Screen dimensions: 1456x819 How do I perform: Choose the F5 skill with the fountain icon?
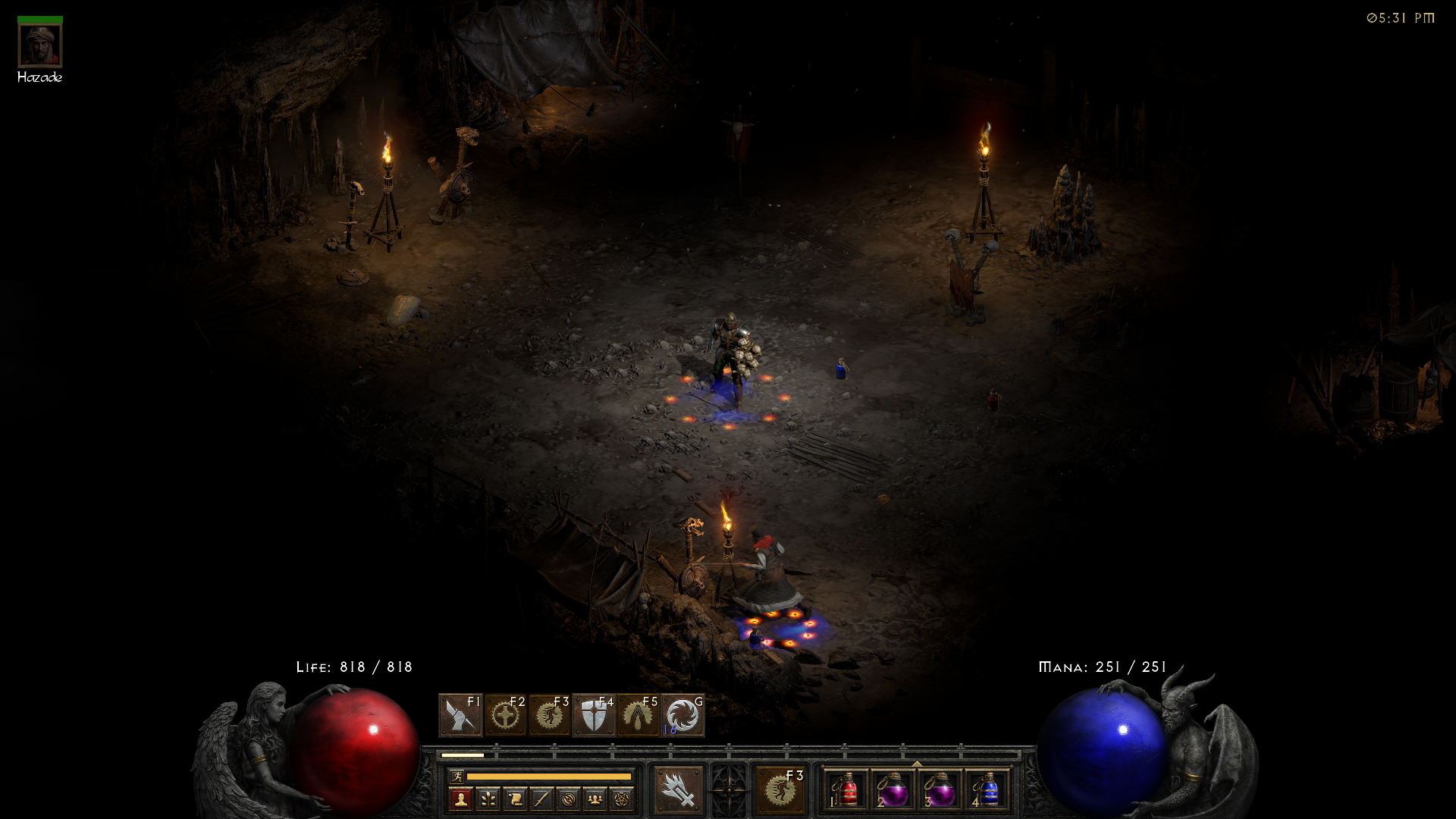click(636, 716)
